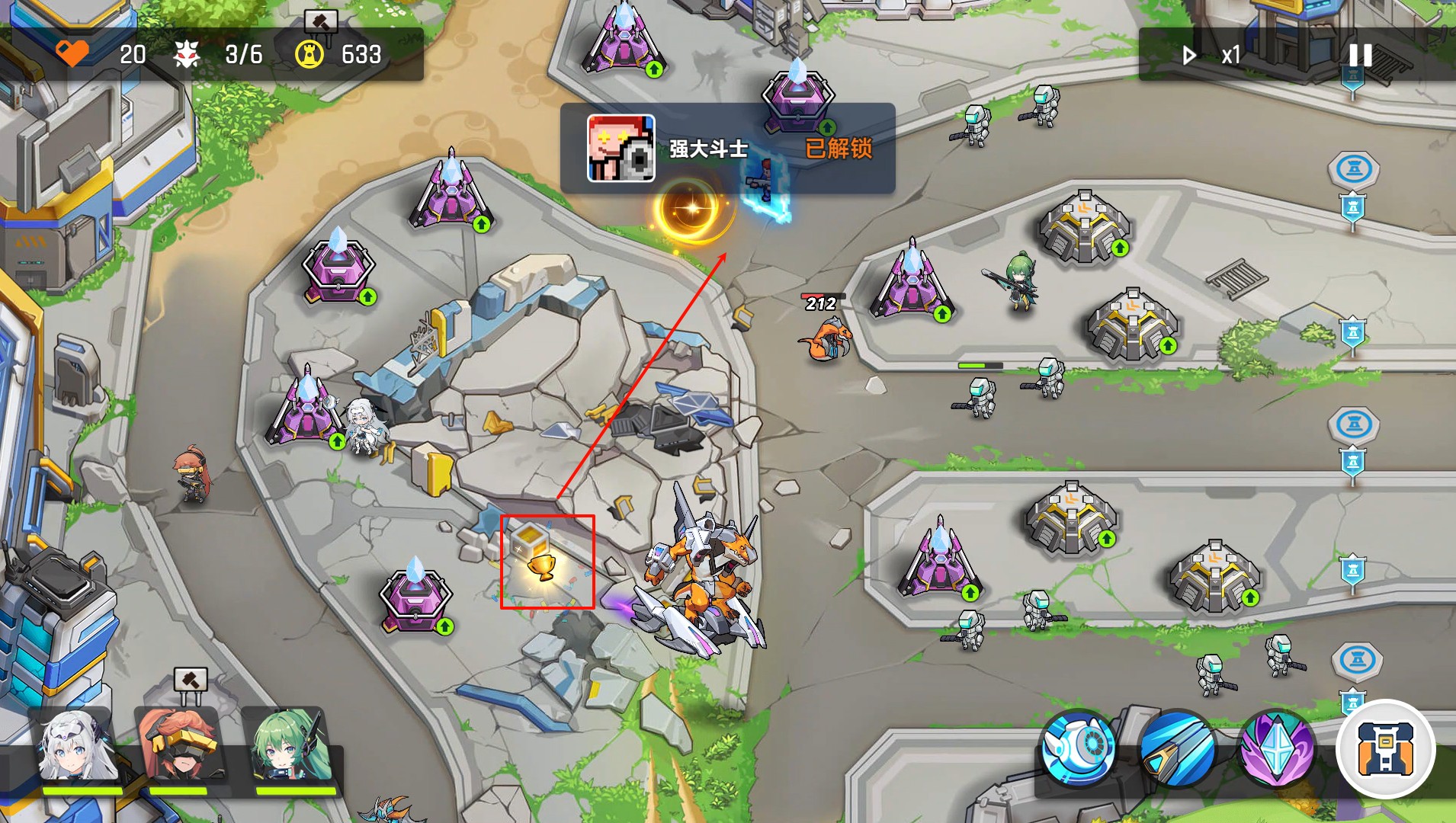Screen dimensions: 1456x823
Task: Select the red-haired visor hero portrait
Action: (178, 748)
